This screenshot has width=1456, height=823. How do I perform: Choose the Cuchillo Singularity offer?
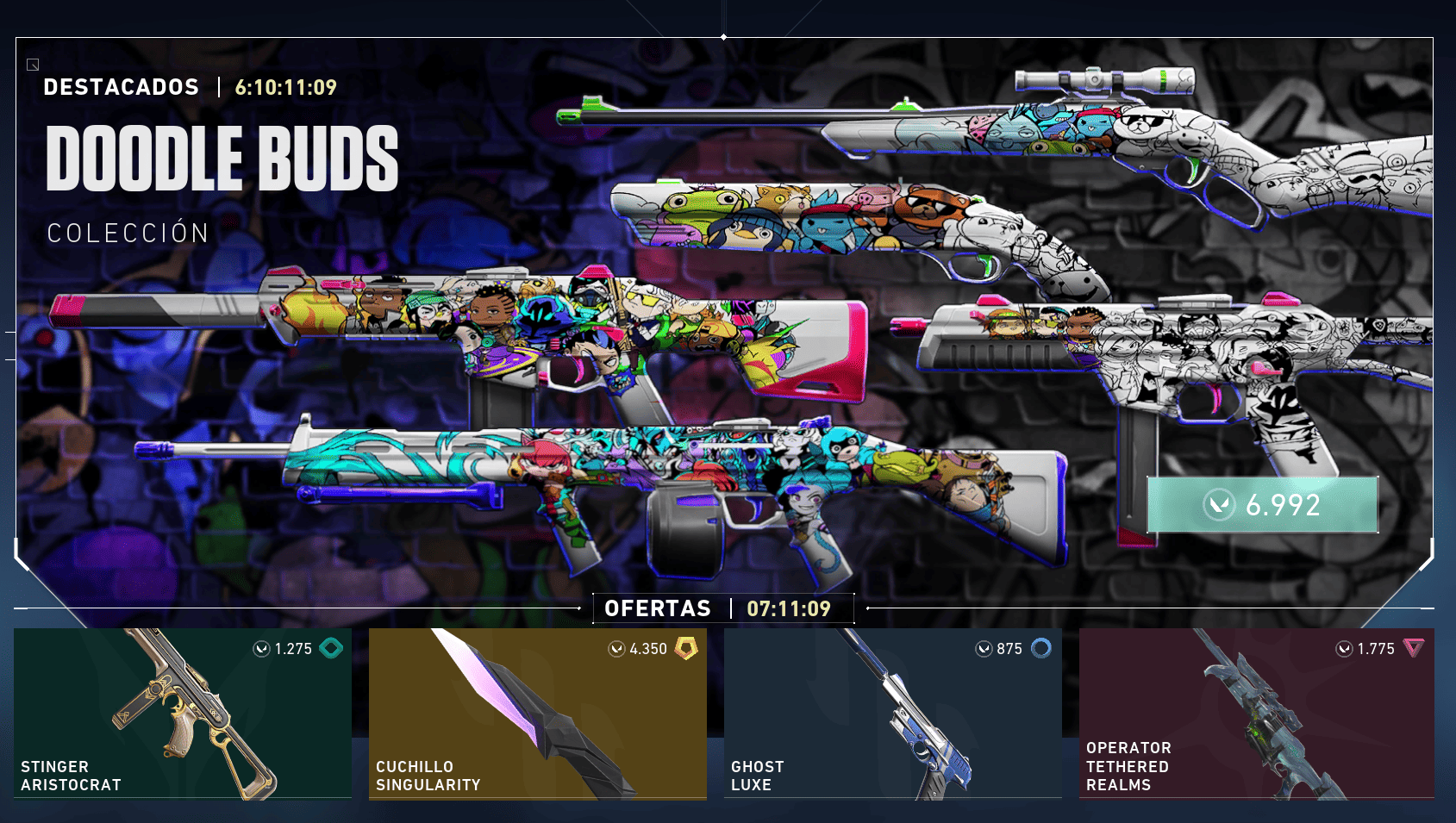click(x=538, y=714)
